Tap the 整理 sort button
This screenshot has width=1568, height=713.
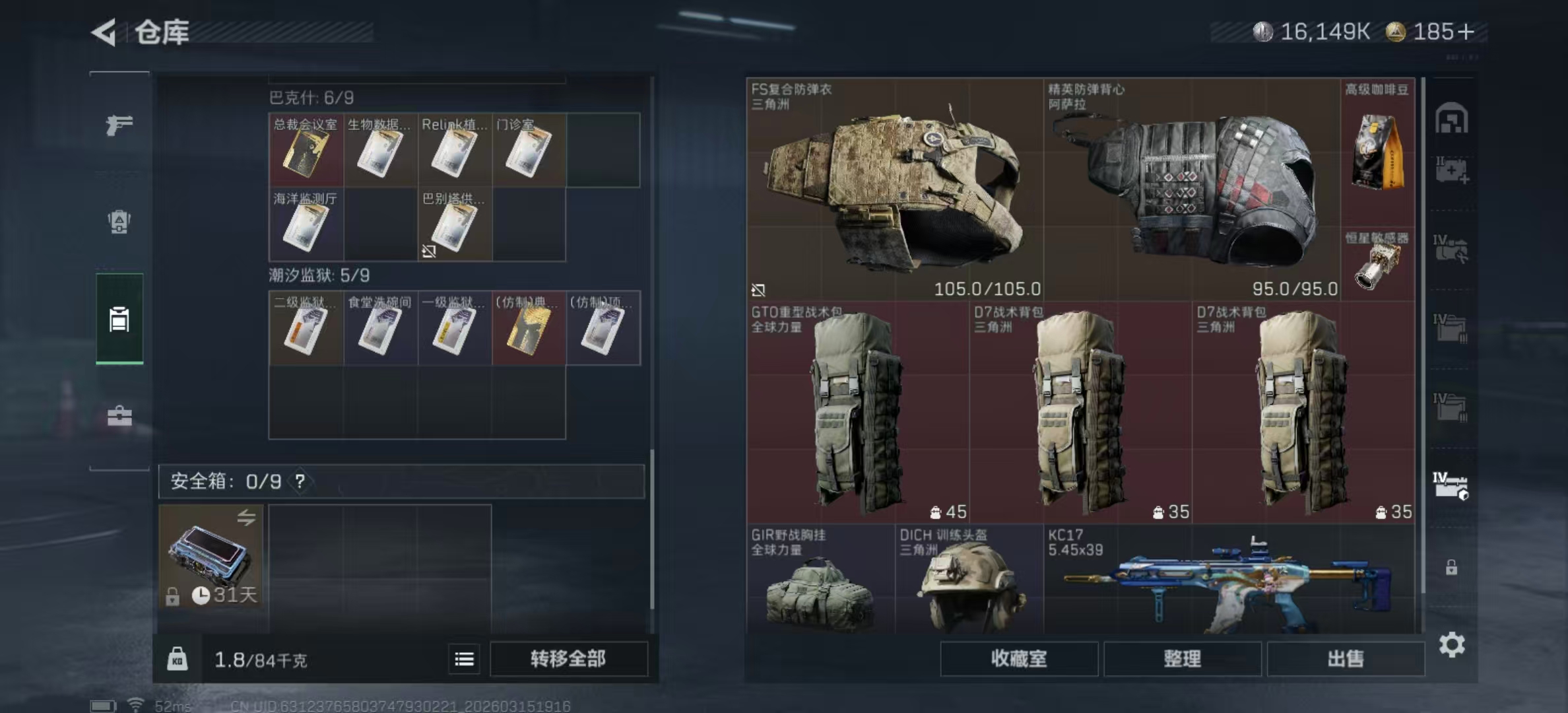click(1182, 658)
